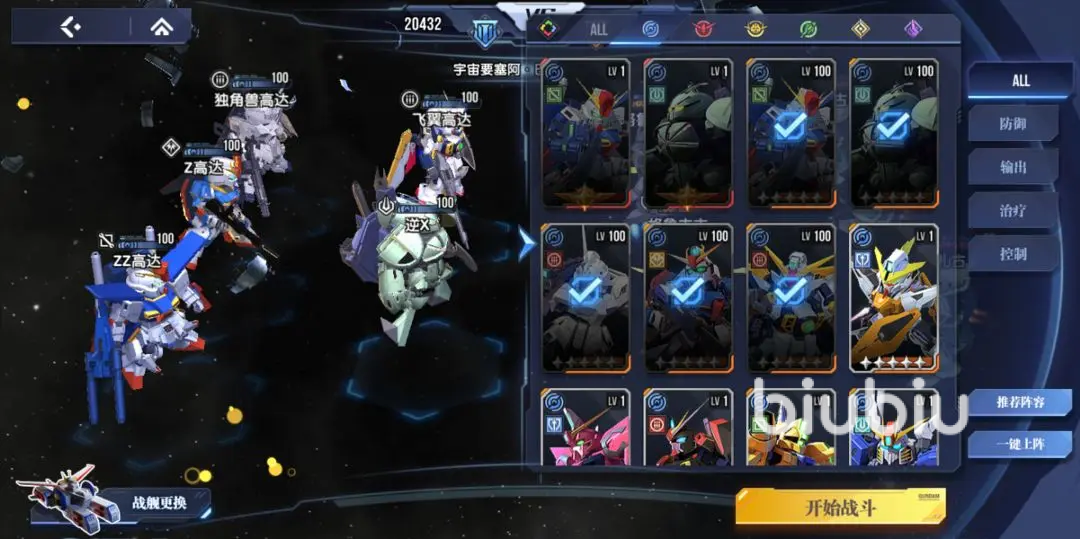Choose the purple crystal emblem filter
Viewport: 1080px width, 539px height.
pyautogui.click(x=913, y=29)
